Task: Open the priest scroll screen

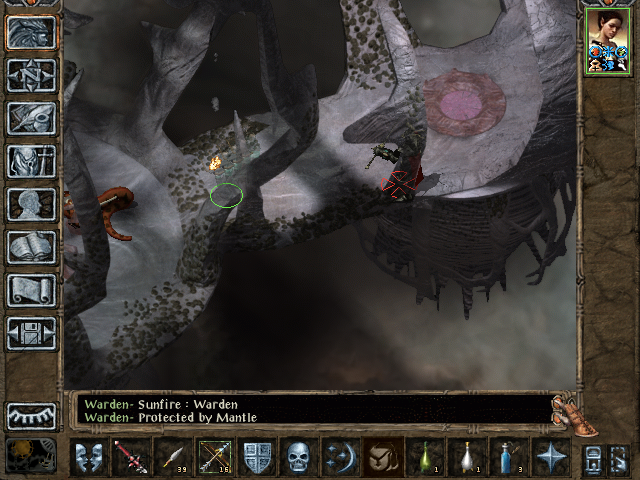Action: (x=31, y=290)
